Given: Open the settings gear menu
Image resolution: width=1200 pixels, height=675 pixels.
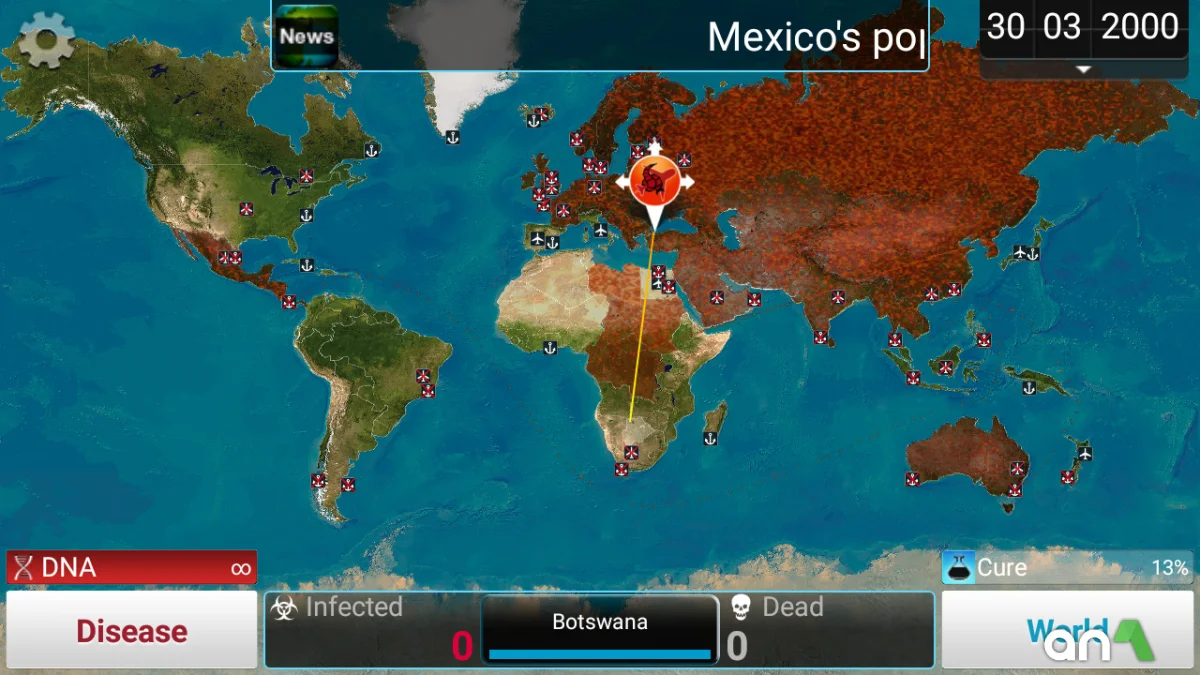Looking at the screenshot, I should pyautogui.click(x=46, y=40).
